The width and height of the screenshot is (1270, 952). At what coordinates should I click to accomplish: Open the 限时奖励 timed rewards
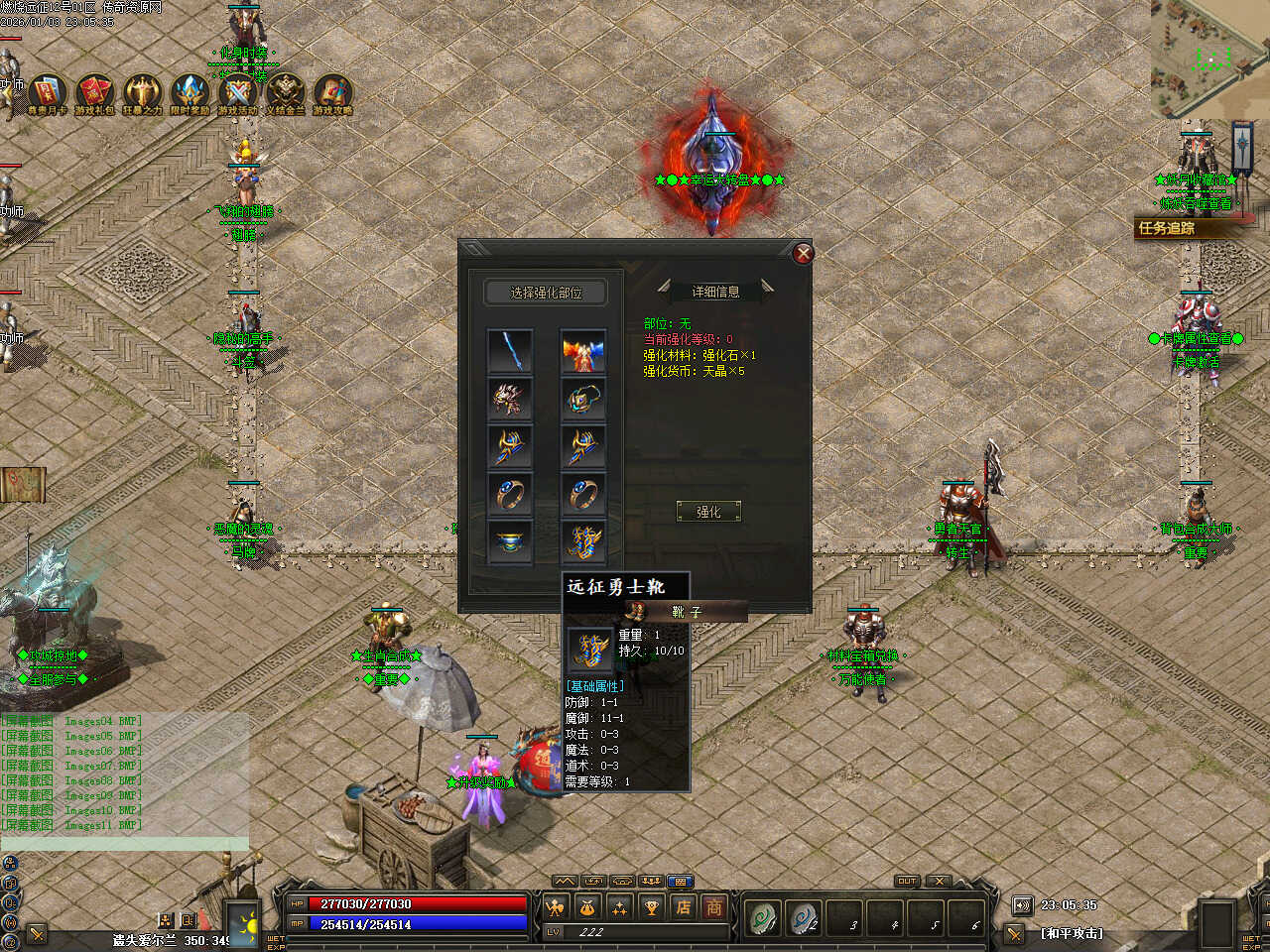click(x=190, y=94)
